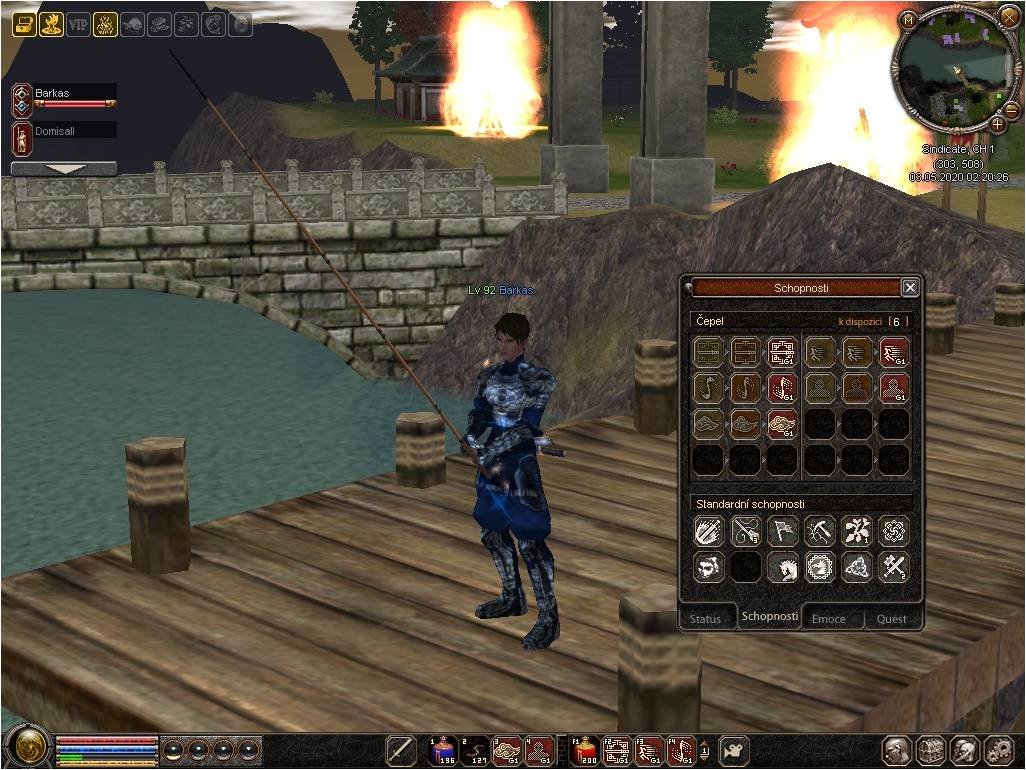Select the flag leadership skill icon
The width and height of the screenshot is (1026, 770).
click(x=782, y=530)
